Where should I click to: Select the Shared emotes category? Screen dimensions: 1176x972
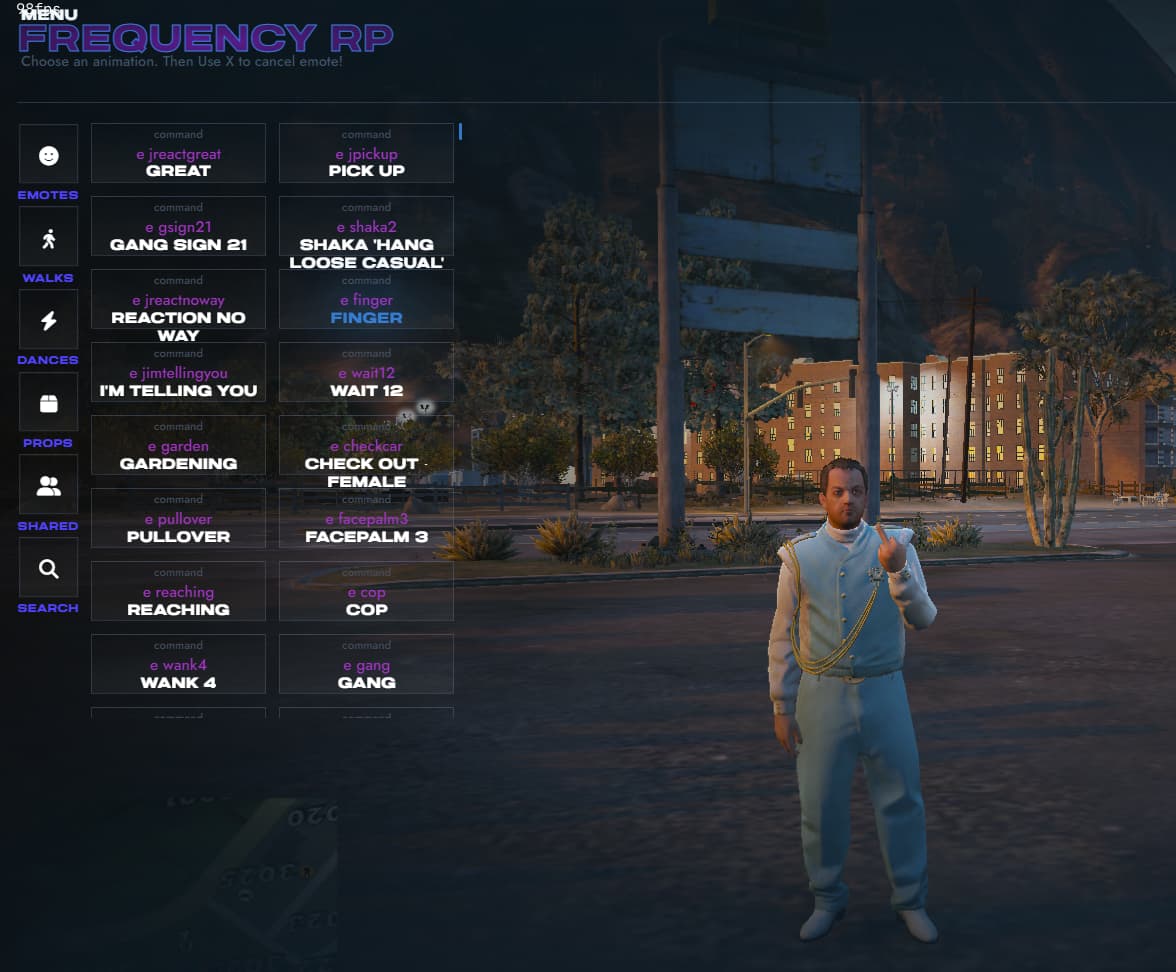(x=48, y=485)
